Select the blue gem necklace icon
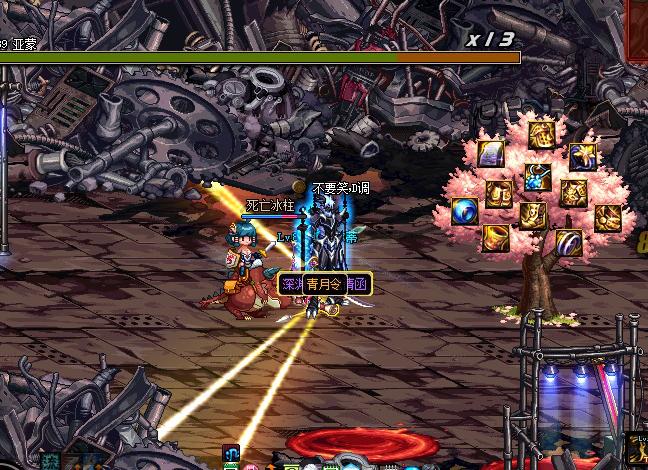648x470 pixels. [538, 177]
